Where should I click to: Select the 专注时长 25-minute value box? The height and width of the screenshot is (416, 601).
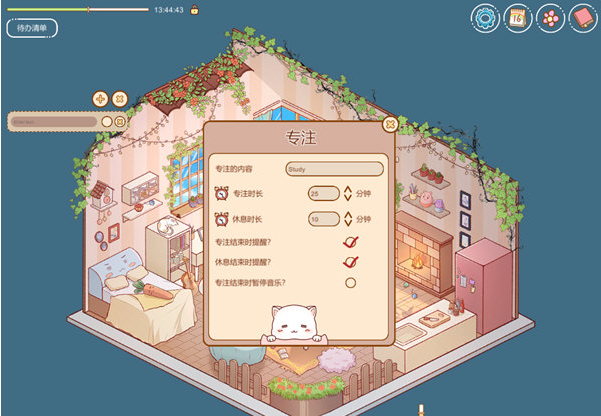point(323,193)
